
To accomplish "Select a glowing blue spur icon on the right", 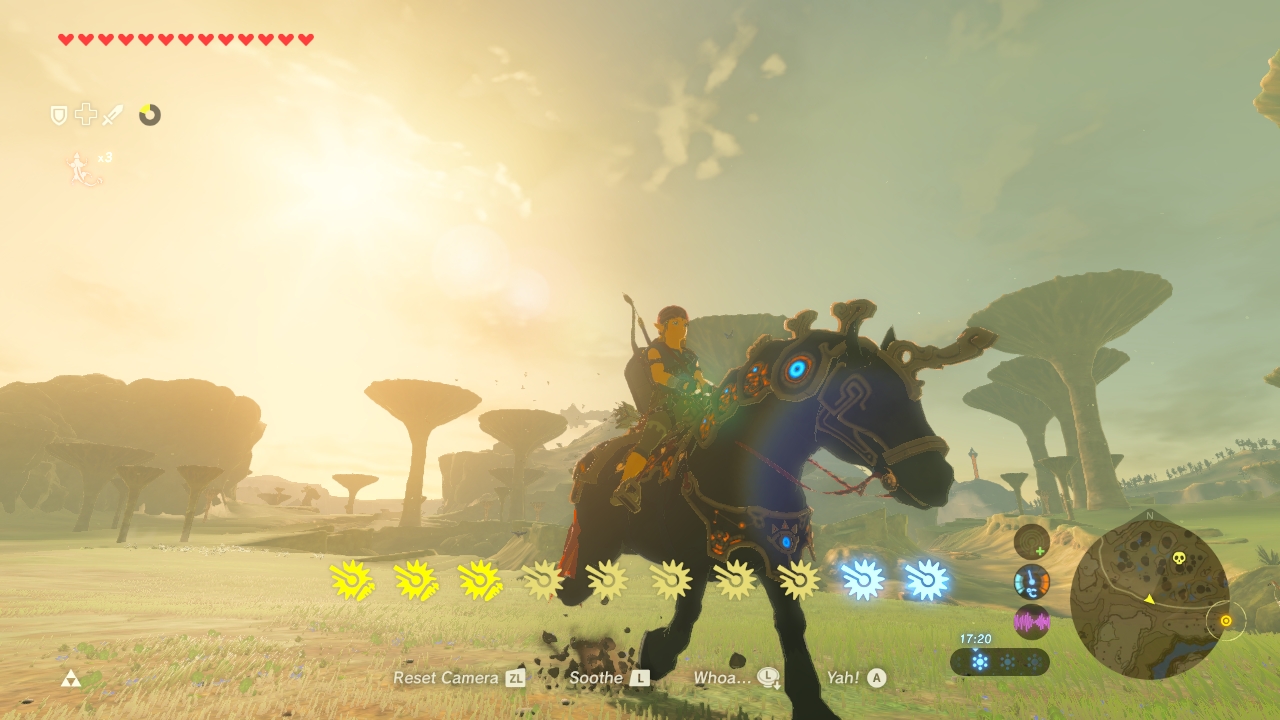I will pyautogui.click(x=862, y=578).
